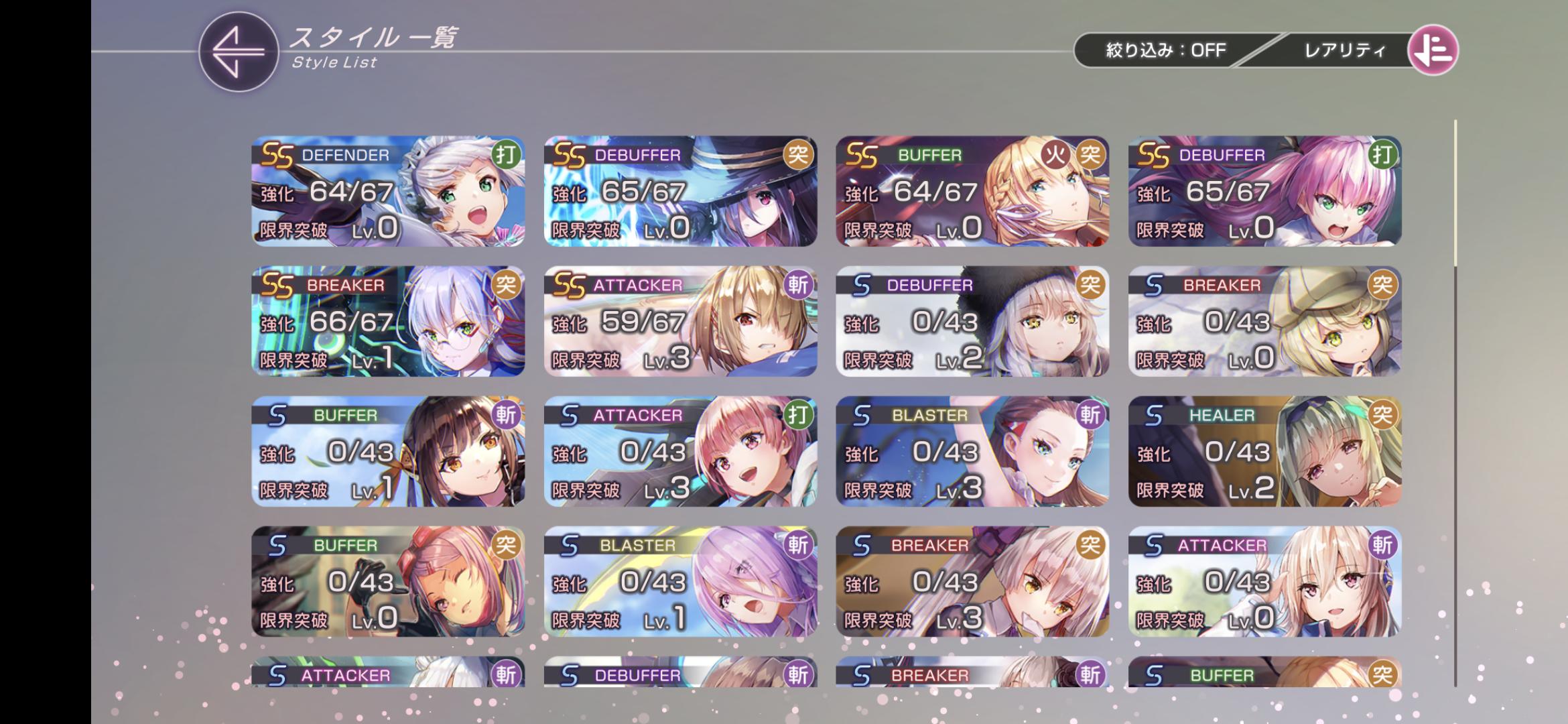Open the S BUFFER card with goggles
Image resolution: width=1568 pixels, height=724 pixels.
coord(388,581)
